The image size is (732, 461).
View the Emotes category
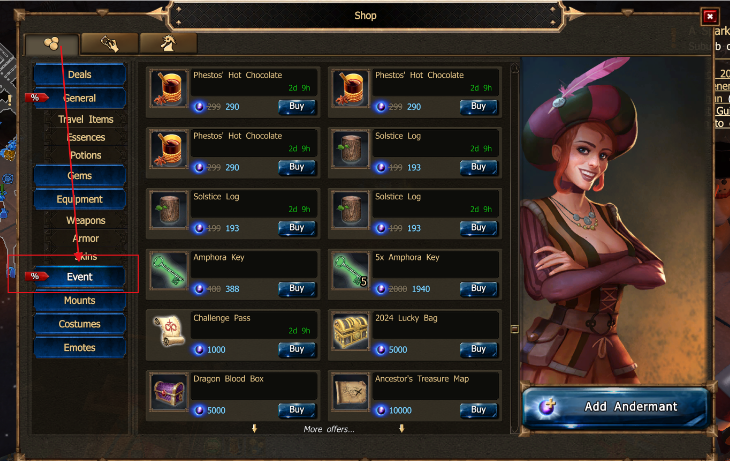(79, 348)
